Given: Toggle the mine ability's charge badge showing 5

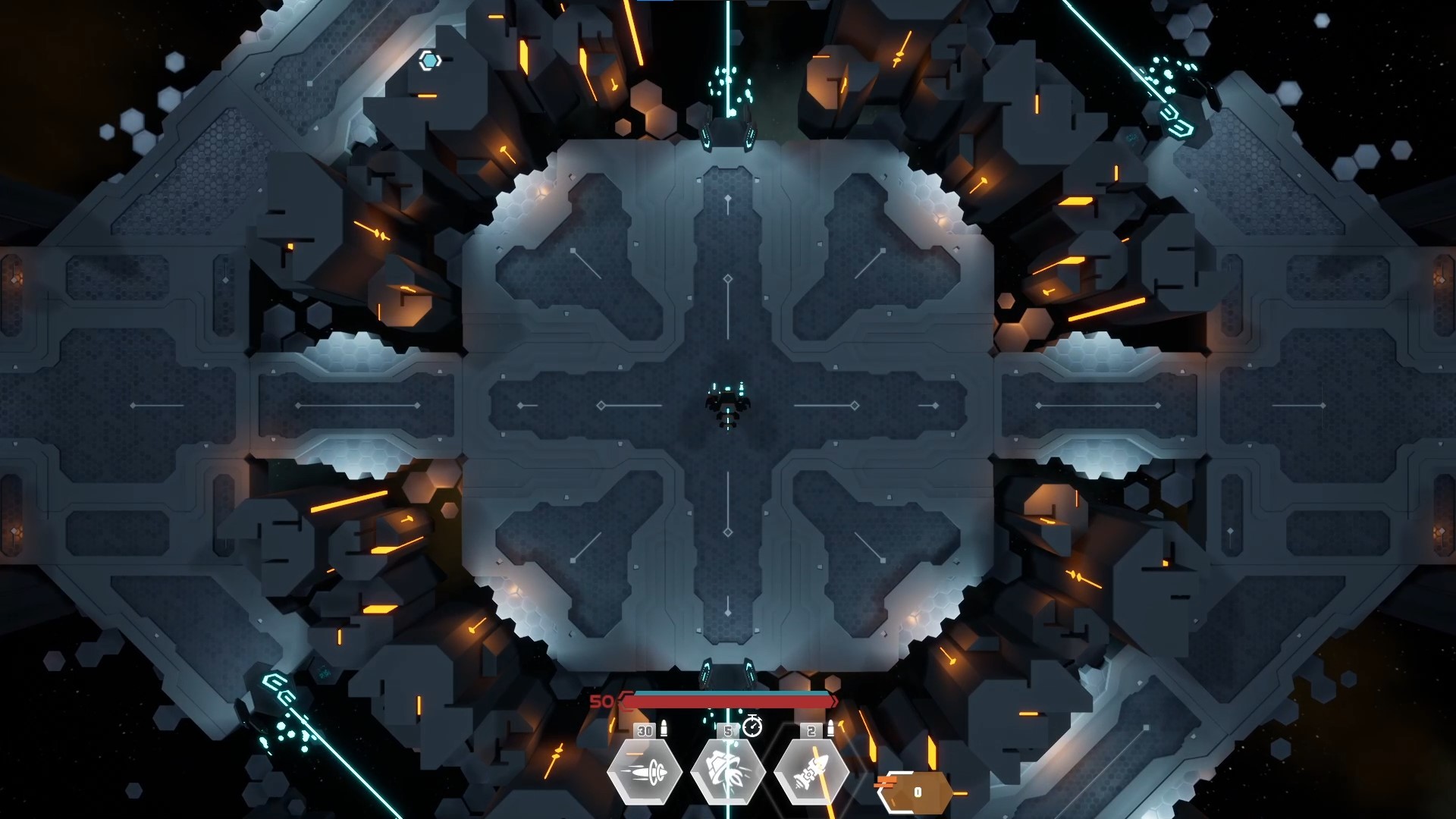Looking at the screenshot, I should pyautogui.click(x=729, y=730).
